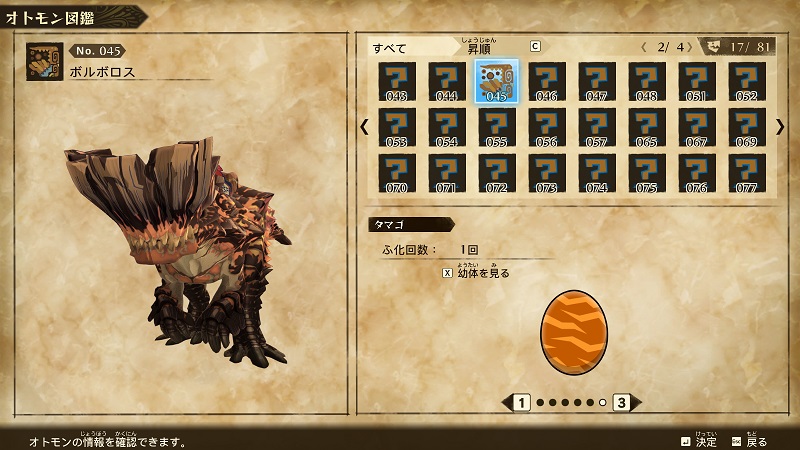800x450 pixels.
Task: Select the Barroth entry No. 045
Action: tap(496, 82)
